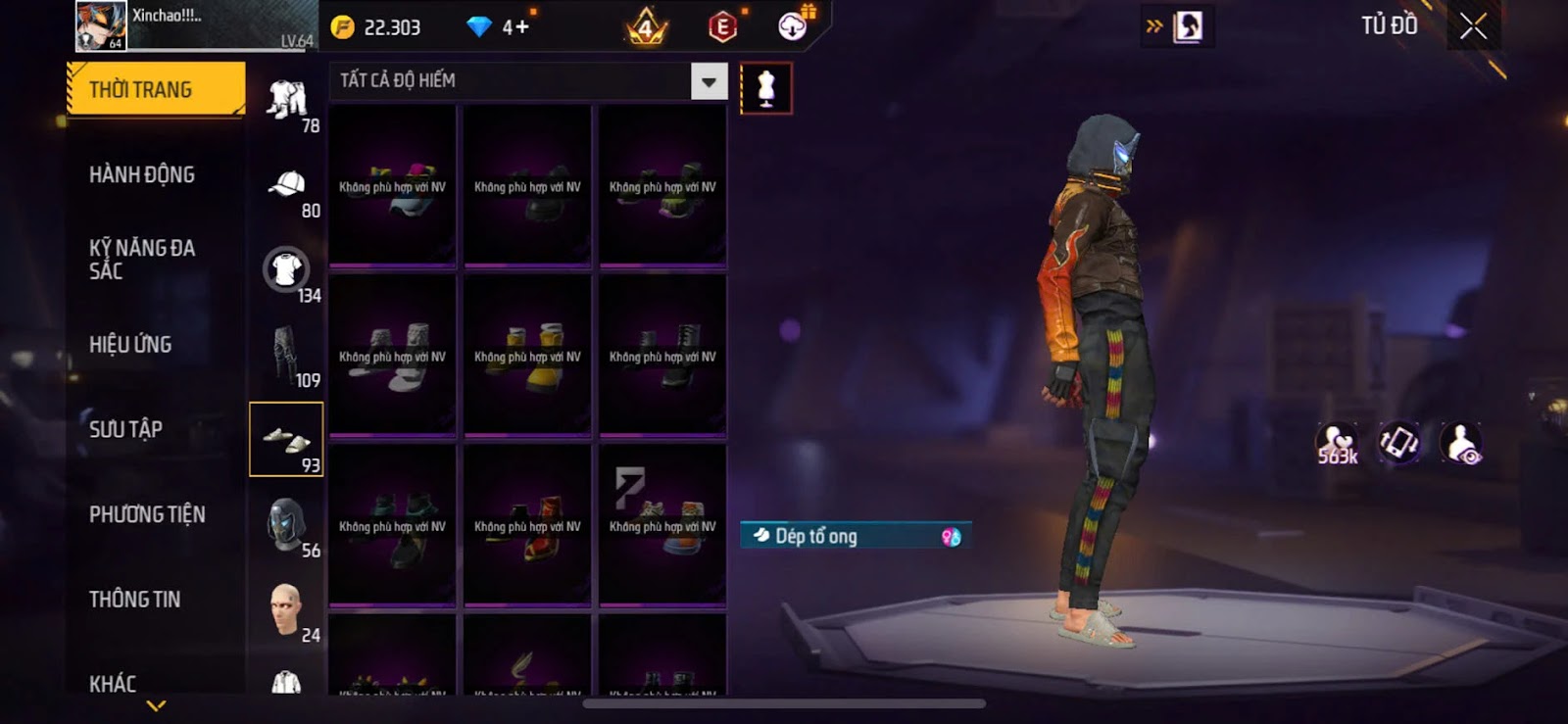The width and height of the screenshot is (1568, 724).
Task: Choose the pants category
Action: (x=286, y=355)
